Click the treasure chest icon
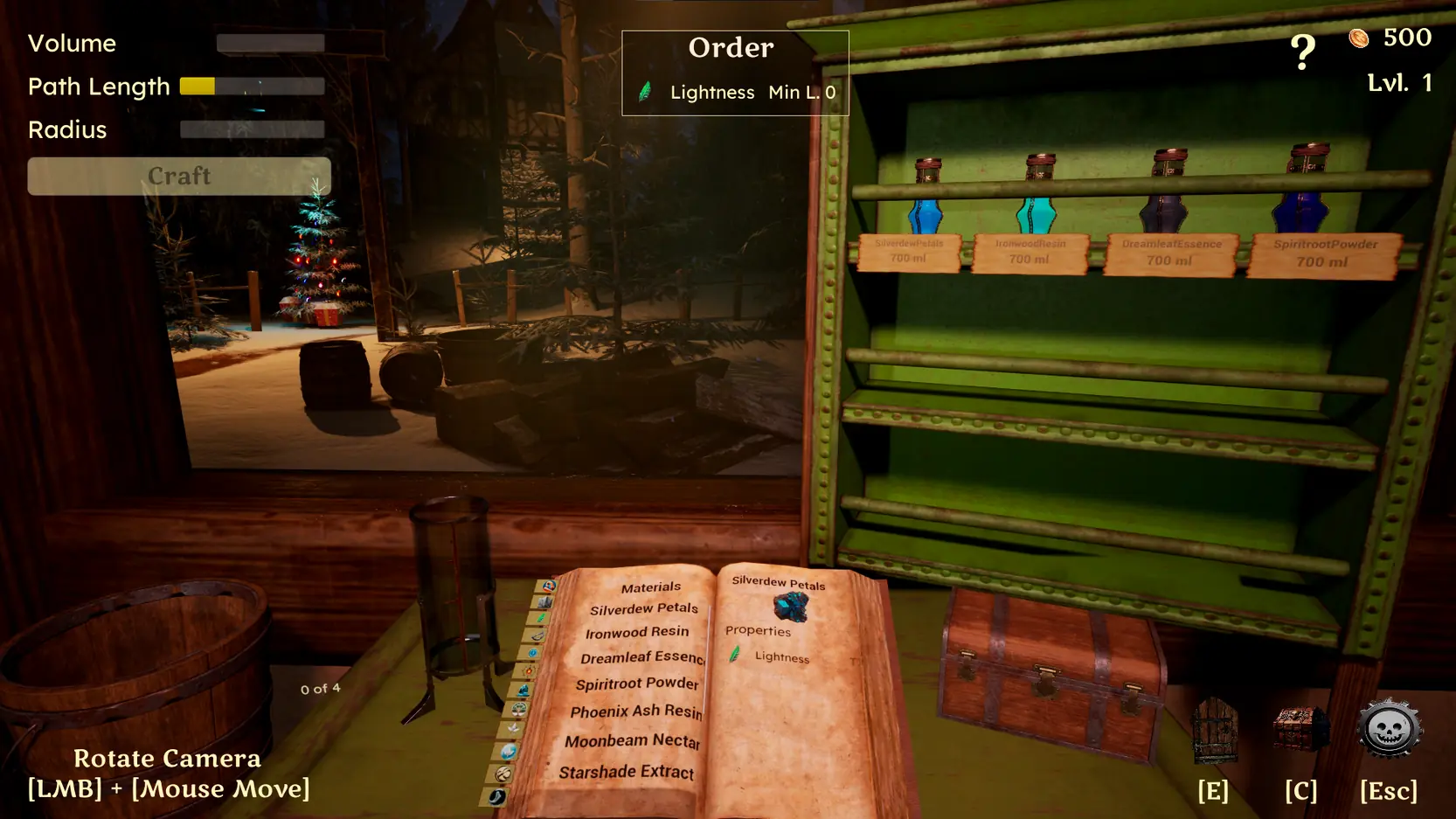This screenshot has width=1456, height=819. tap(1300, 729)
